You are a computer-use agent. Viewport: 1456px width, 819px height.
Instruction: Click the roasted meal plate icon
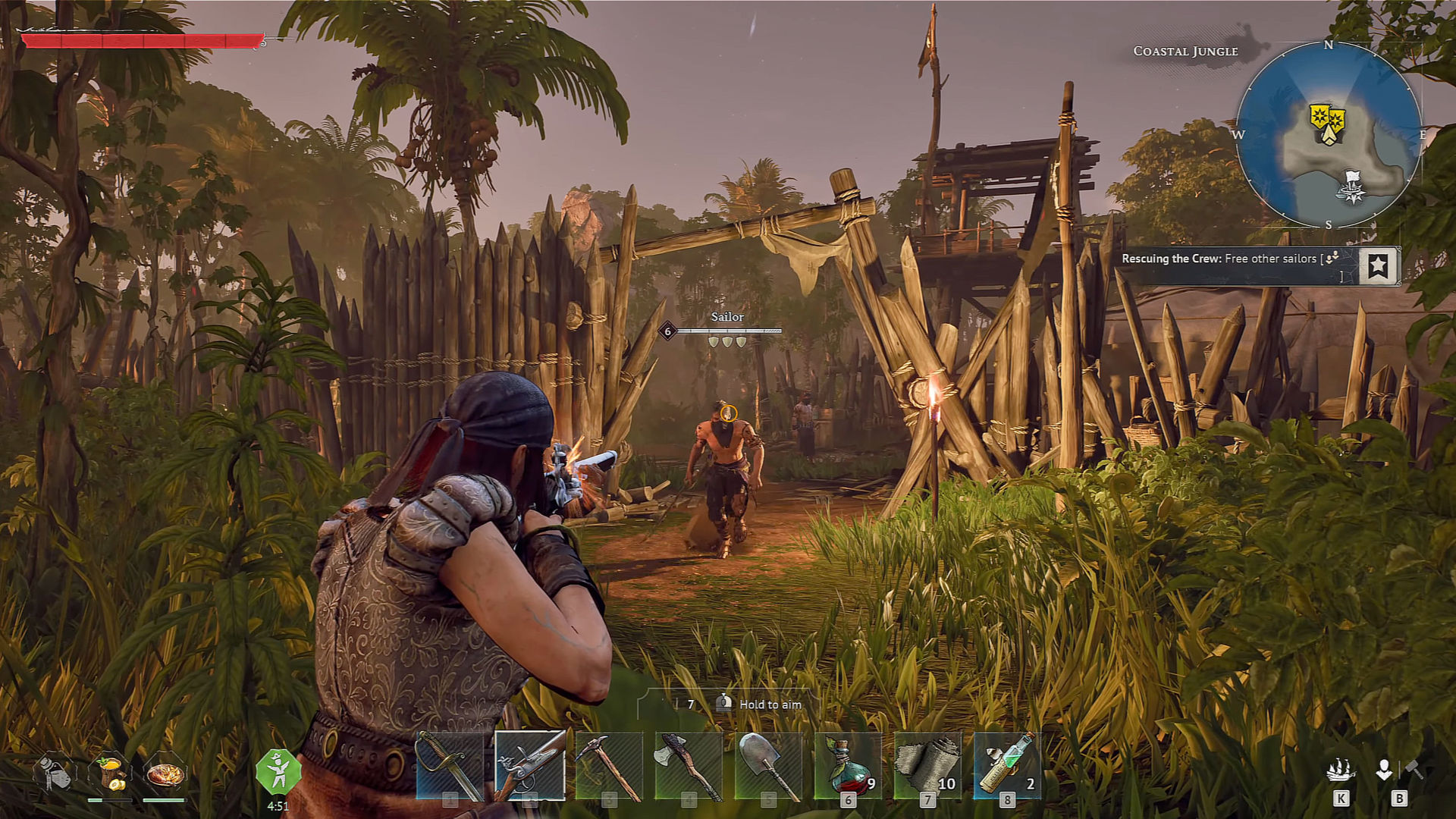tap(165, 773)
